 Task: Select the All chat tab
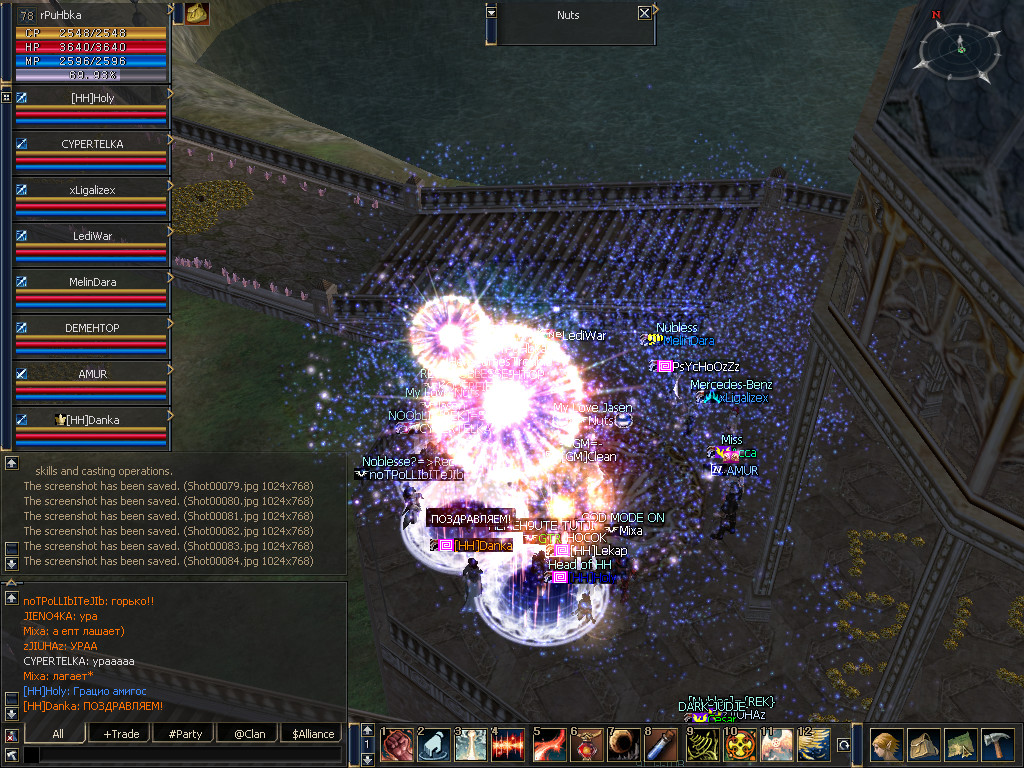pyautogui.click(x=58, y=734)
